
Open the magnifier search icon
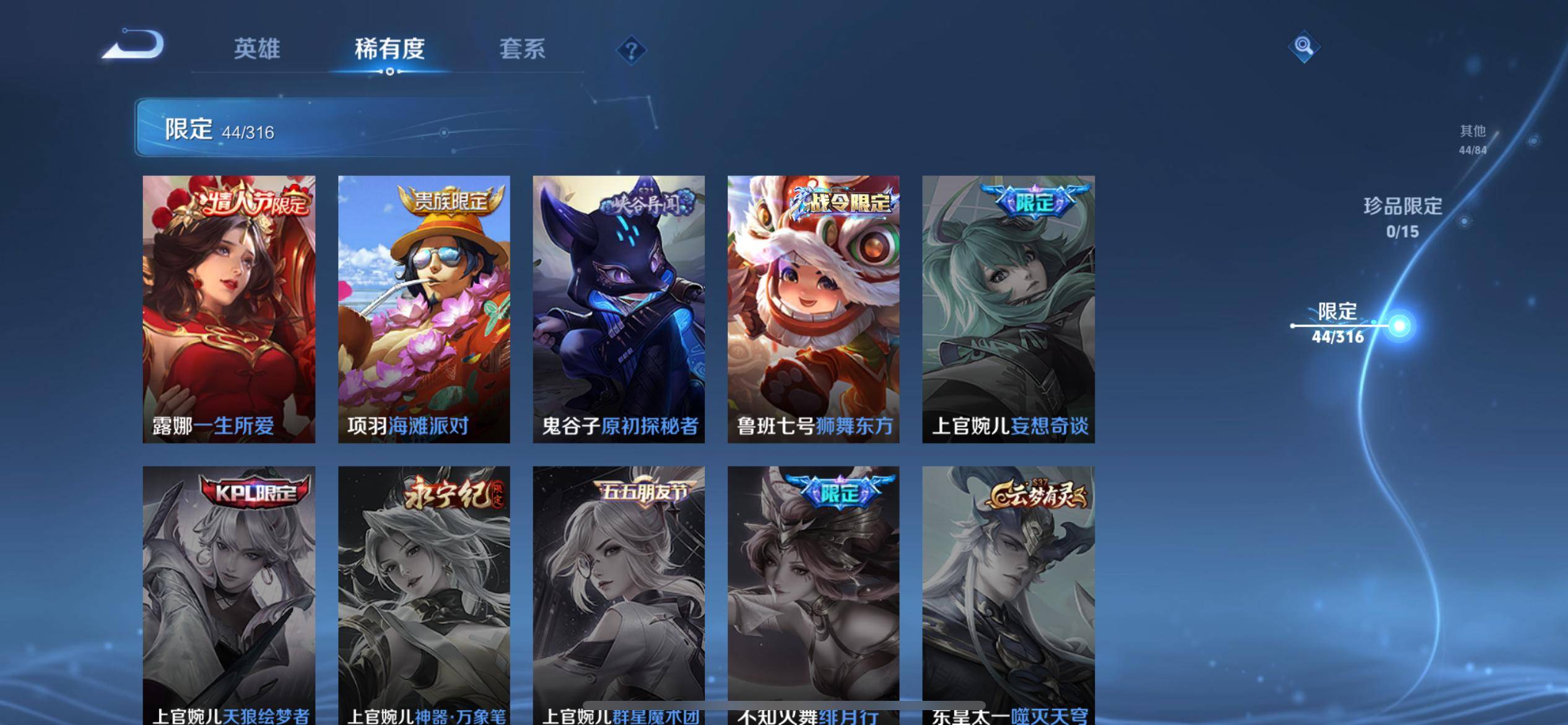[x=1303, y=46]
